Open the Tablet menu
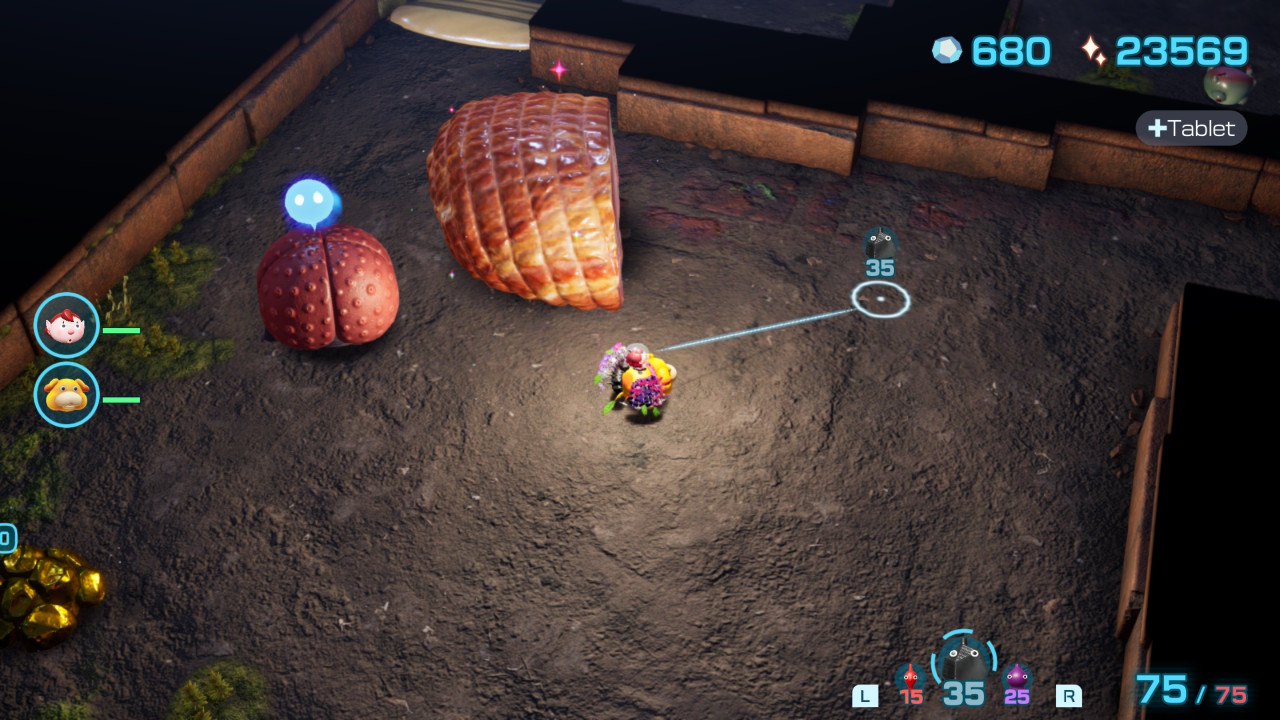This screenshot has width=1280, height=720. pos(1191,128)
